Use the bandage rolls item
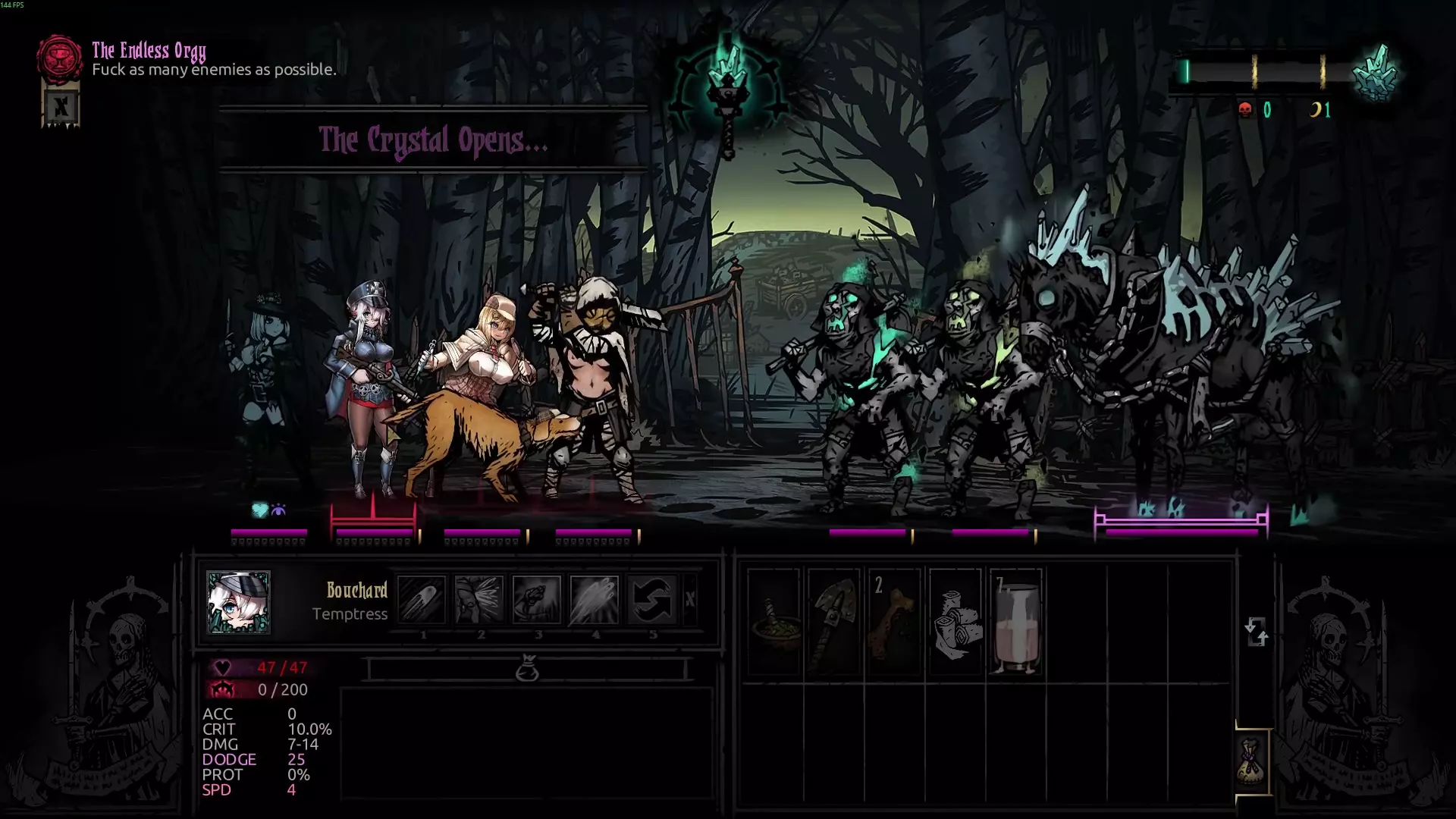The height and width of the screenshot is (819, 1456). [955, 622]
